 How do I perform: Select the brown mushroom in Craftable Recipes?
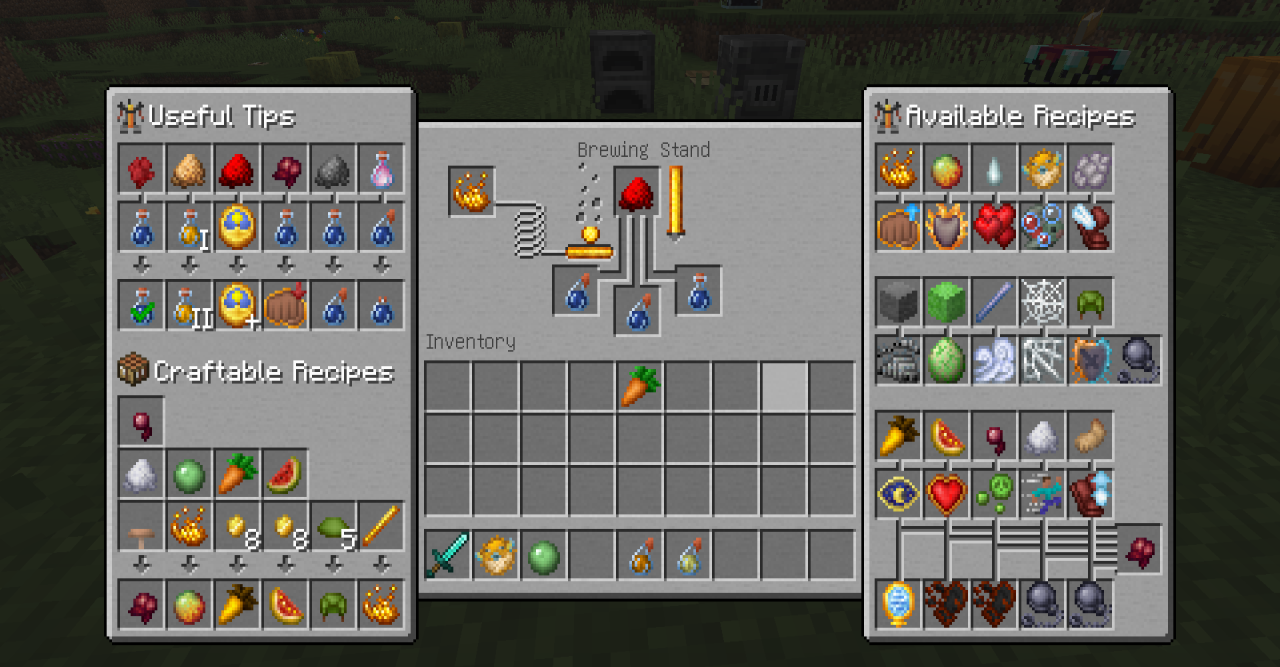[x=141, y=526]
